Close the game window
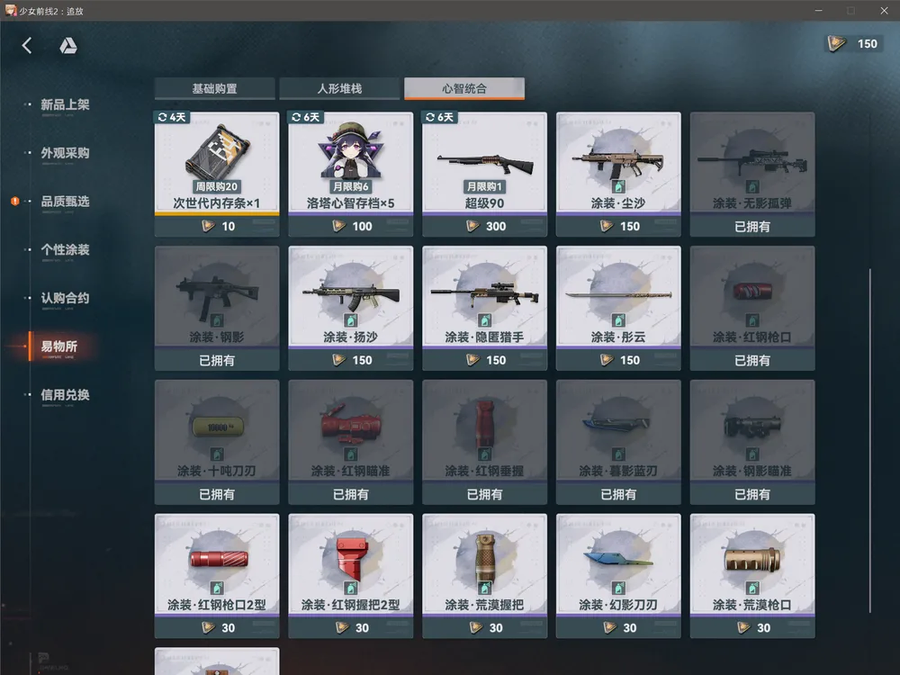 [x=883, y=10]
